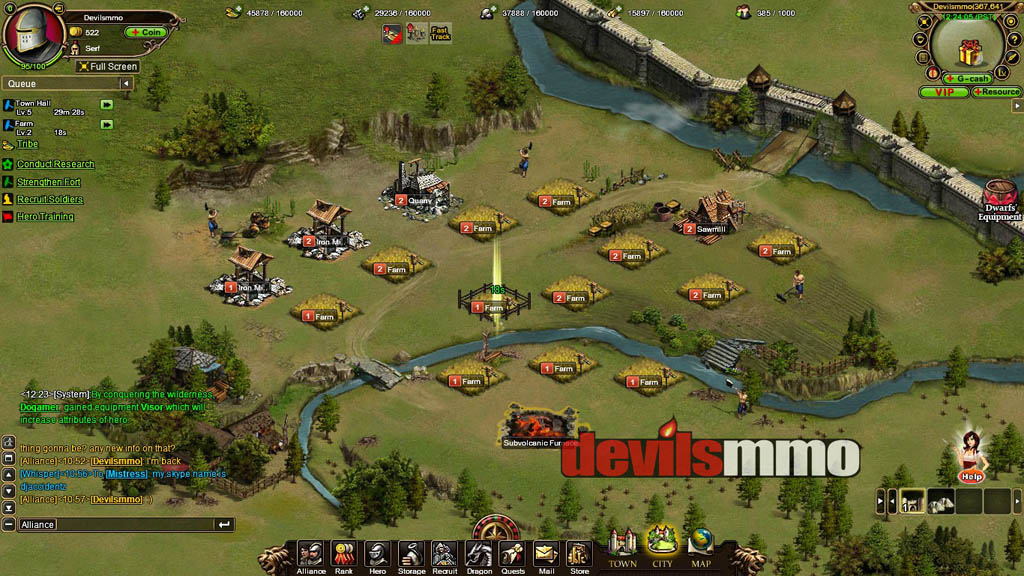Open the Store icon
Viewport: 1024px width, 576px height.
(x=579, y=555)
